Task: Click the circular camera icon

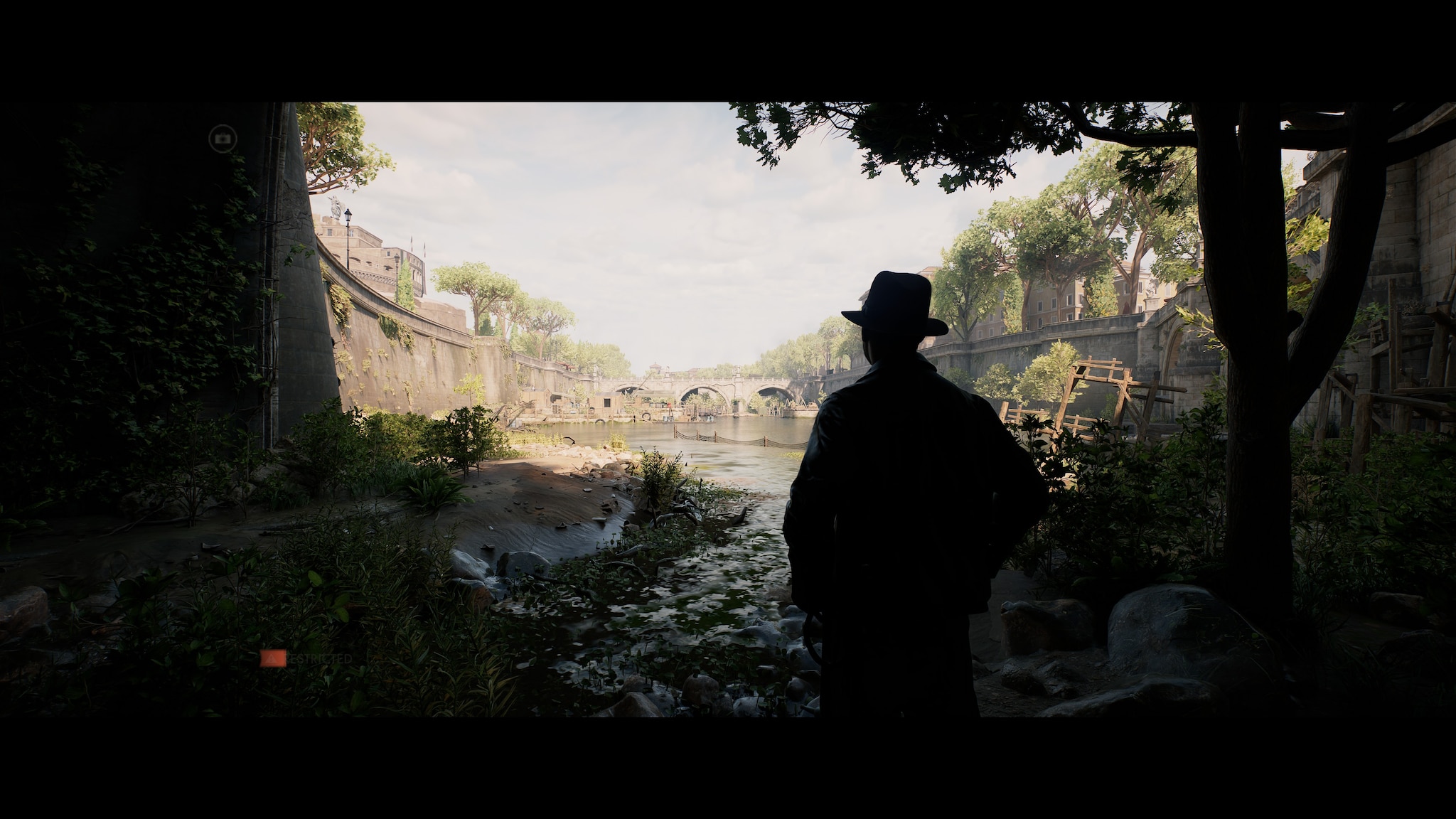Action: point(223,138)
